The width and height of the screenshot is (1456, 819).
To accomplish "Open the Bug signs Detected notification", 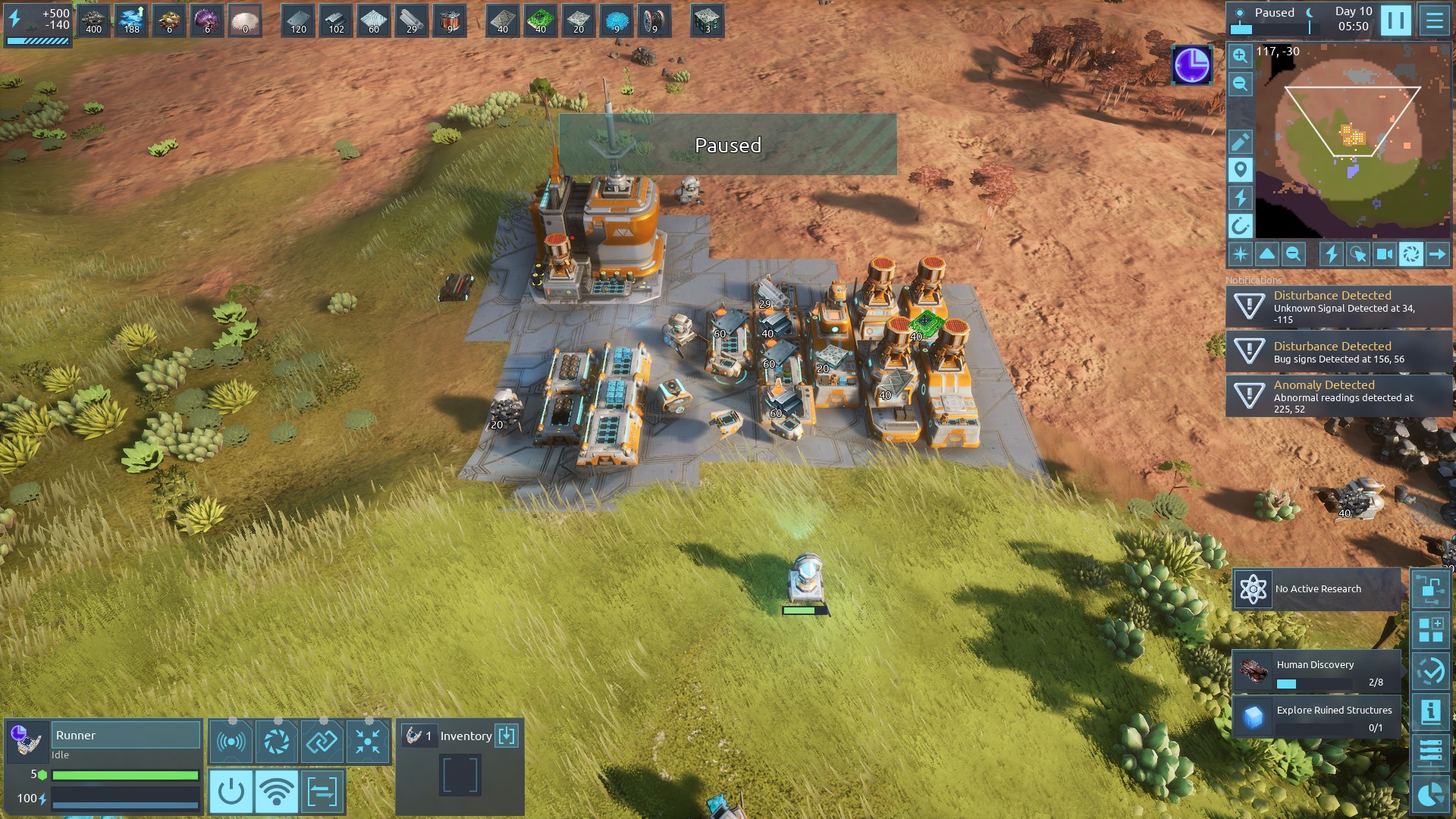I will click(x=1338, y=352).
